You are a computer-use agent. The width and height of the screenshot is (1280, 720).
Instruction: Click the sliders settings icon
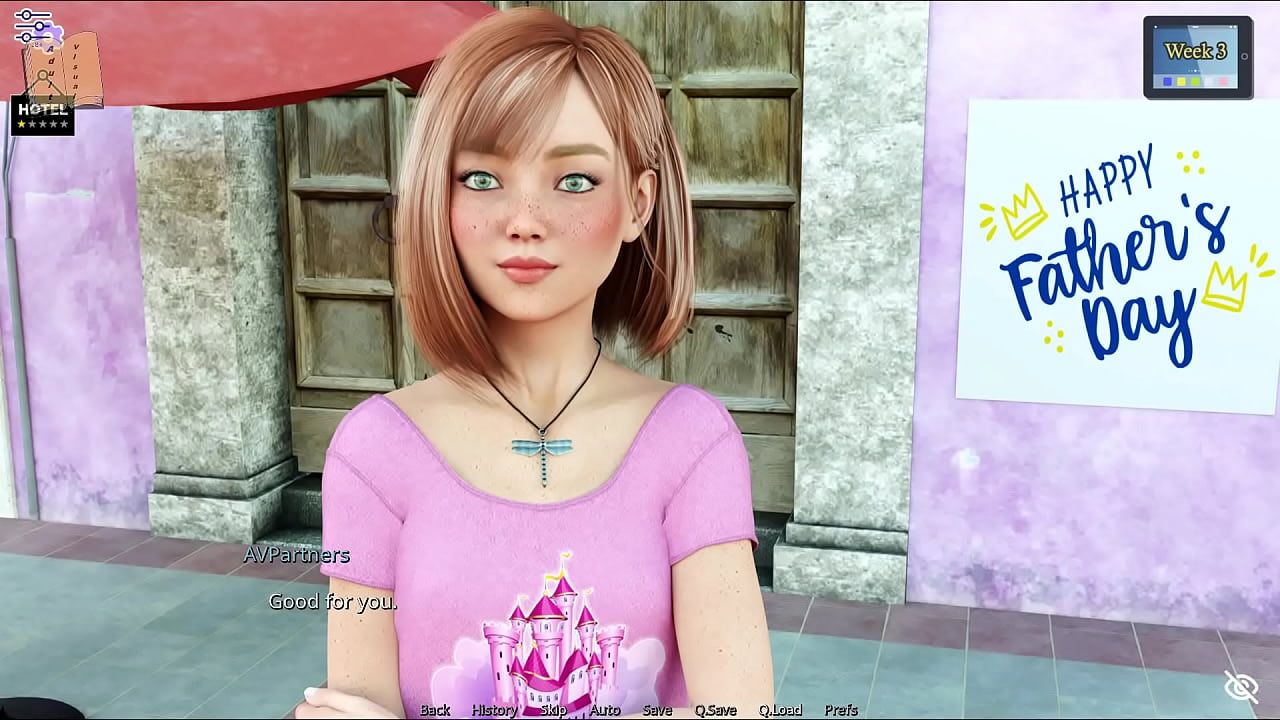click(x=32, y=25)
